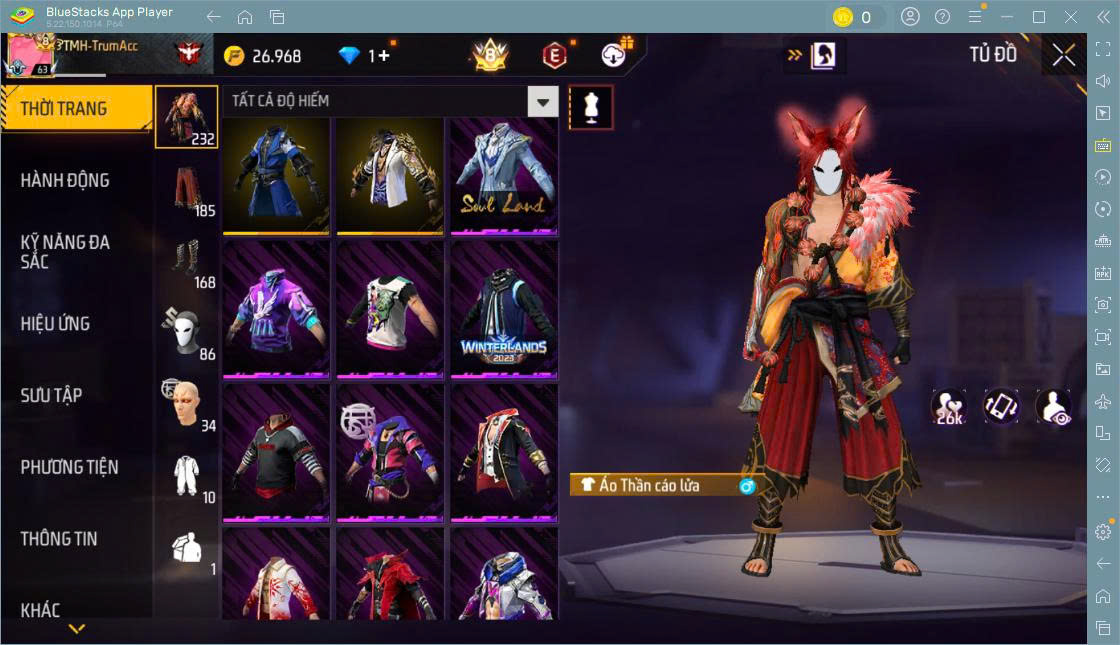Select the Kỹ Năng Đa Sắc tab
The height and width of the screenshot is (645, 1120).
65,252
